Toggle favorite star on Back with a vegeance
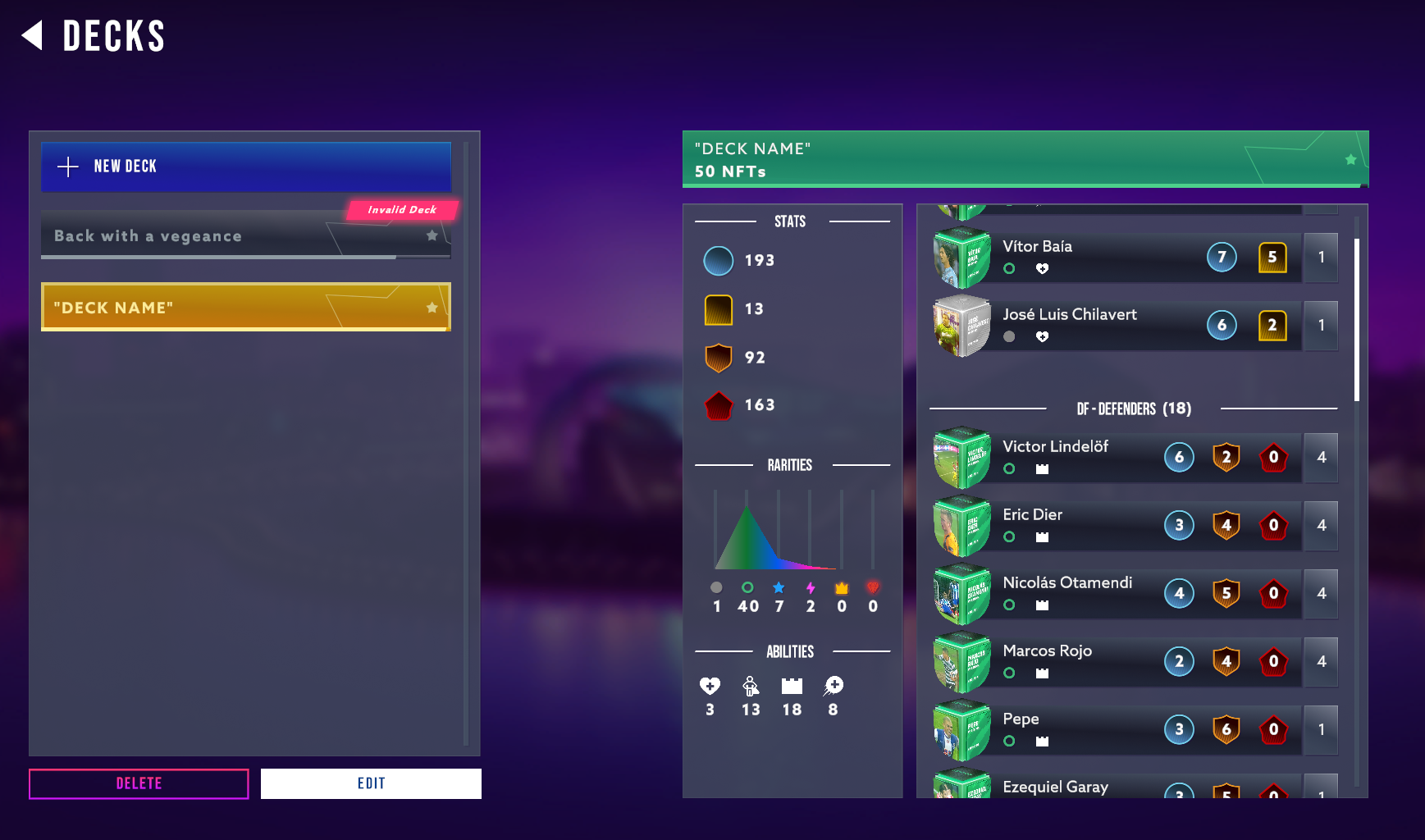 (432, 236)
